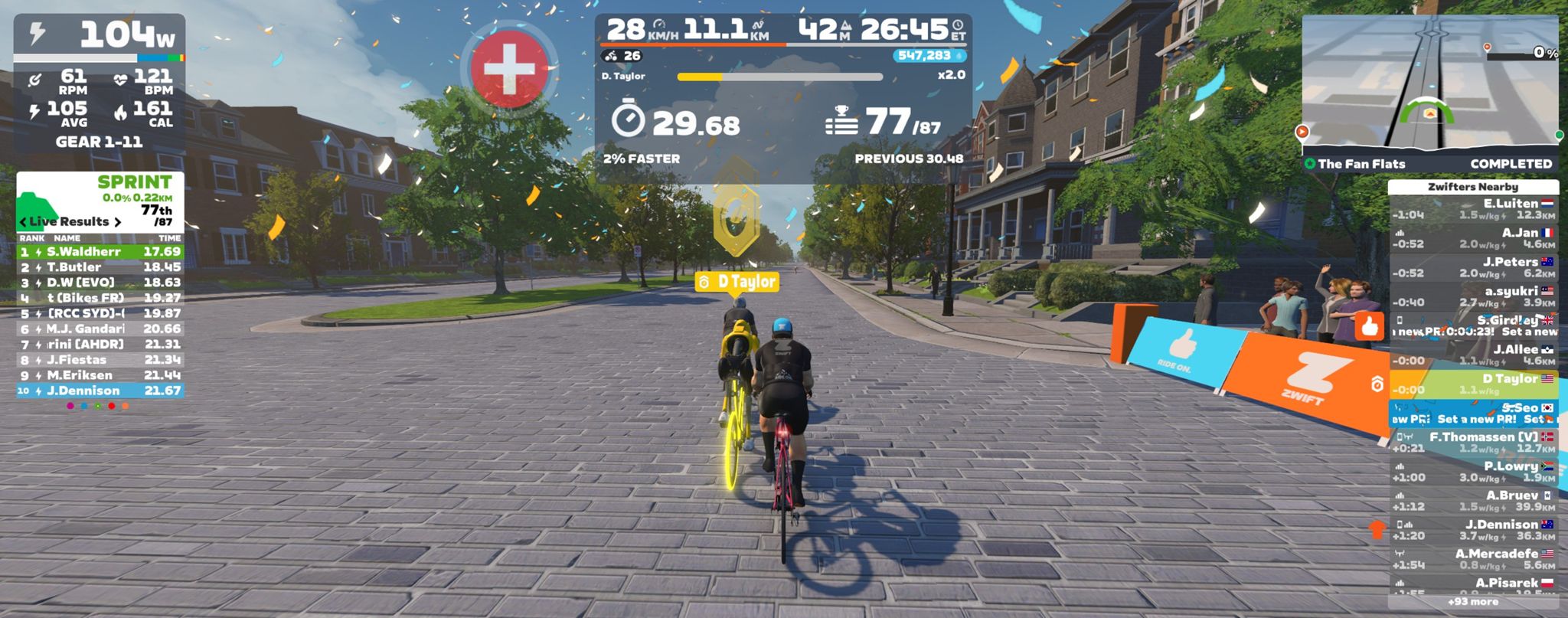Select D Taylor's highlighted nearby rider row

(1472, 384)
